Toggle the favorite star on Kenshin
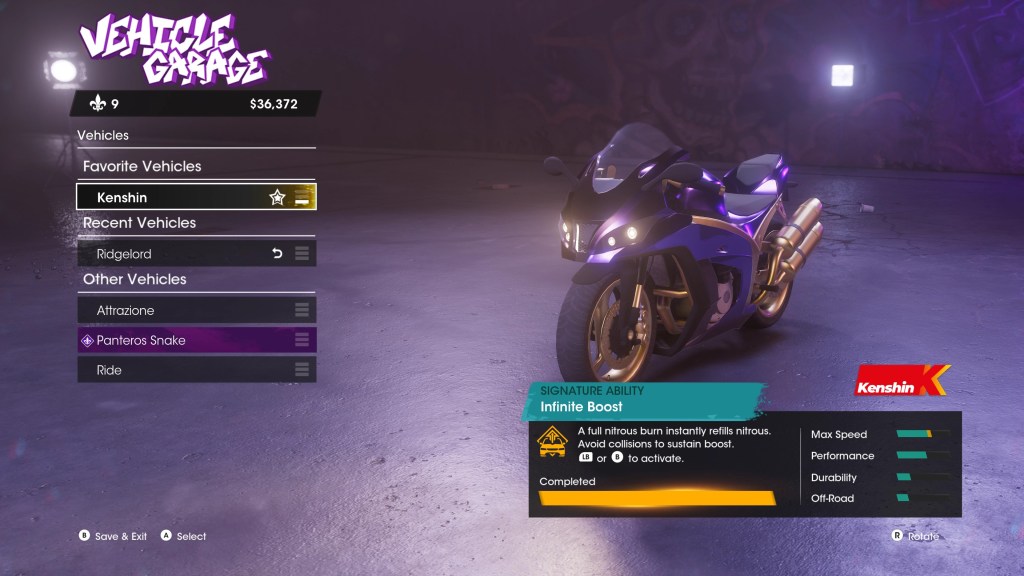Image resolution: width=1024 pixels, height=576 pixels. (x=277, y=198)
